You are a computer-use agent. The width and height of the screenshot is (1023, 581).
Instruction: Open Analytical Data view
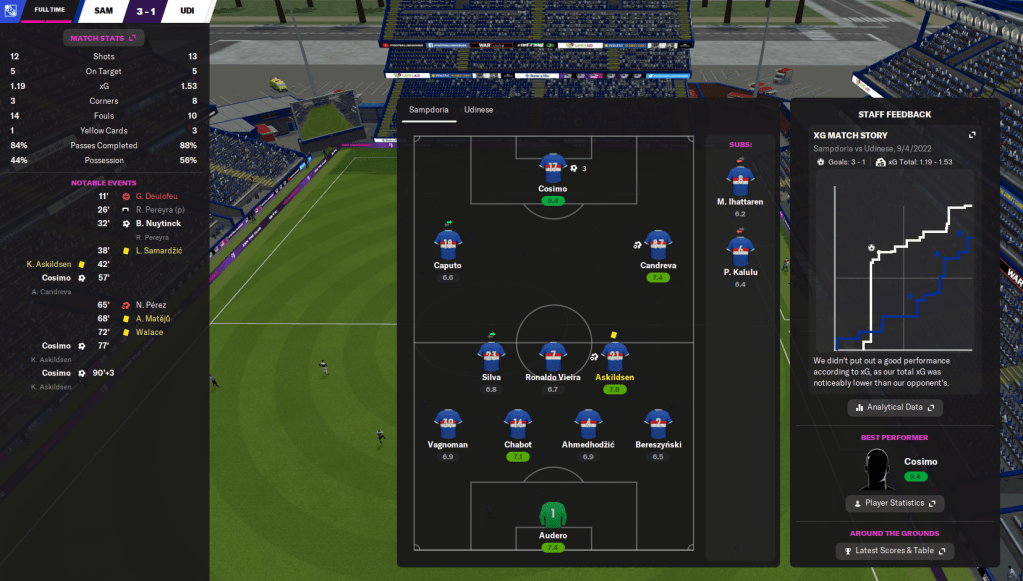(895, 408)
